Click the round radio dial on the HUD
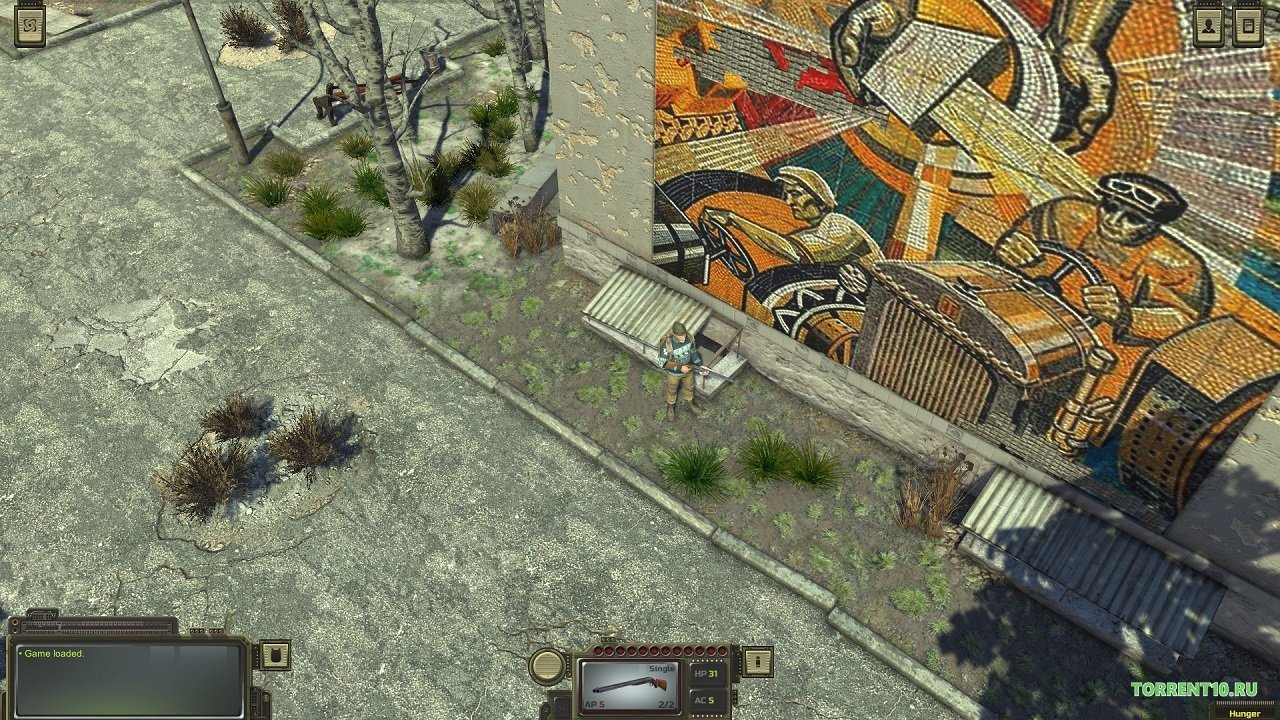Image resolution: width=1280 pixels, height=720 pixels. (545, 665)
